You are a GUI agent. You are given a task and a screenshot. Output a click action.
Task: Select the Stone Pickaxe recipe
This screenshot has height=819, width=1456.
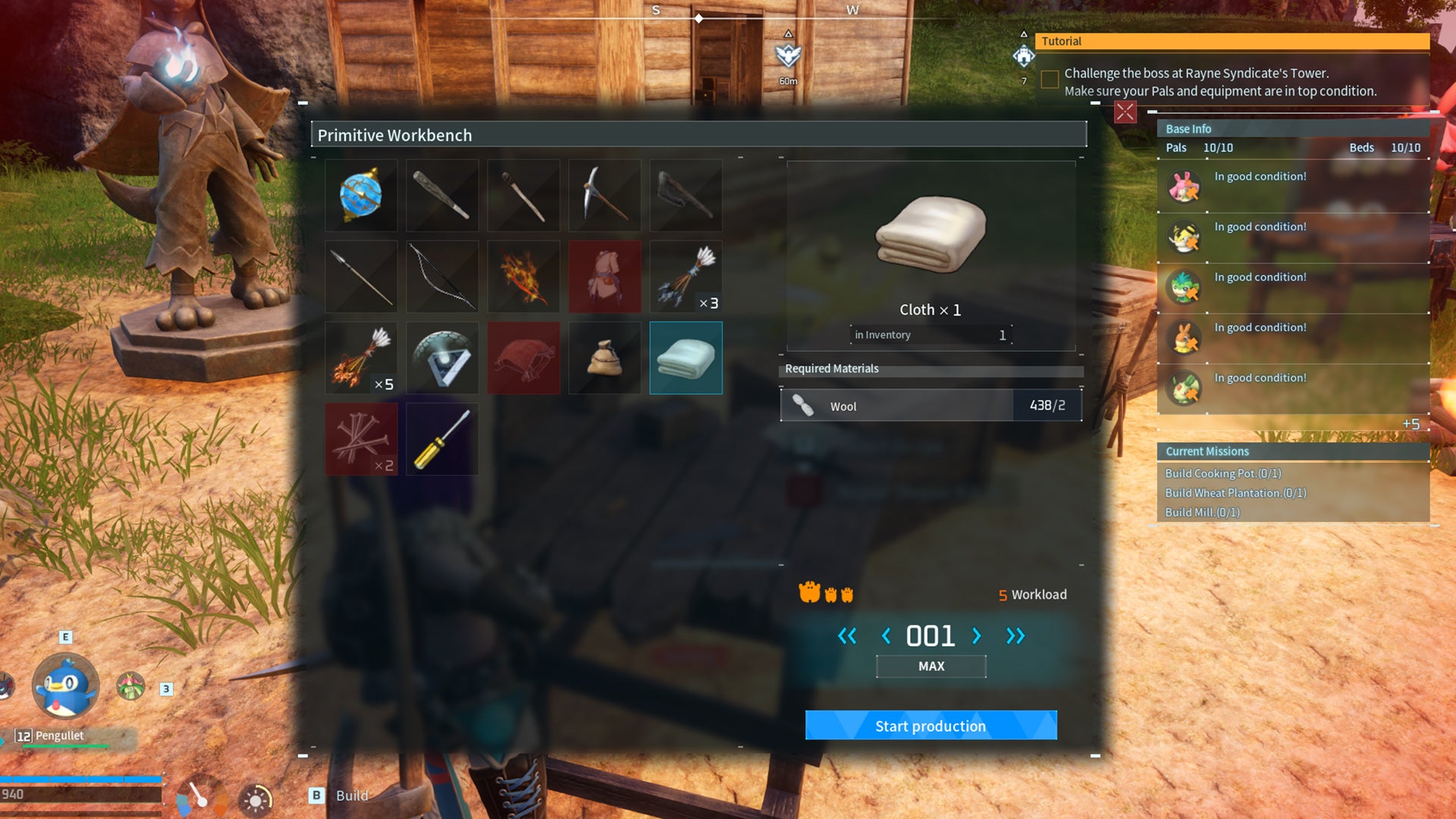coord(604,195)
